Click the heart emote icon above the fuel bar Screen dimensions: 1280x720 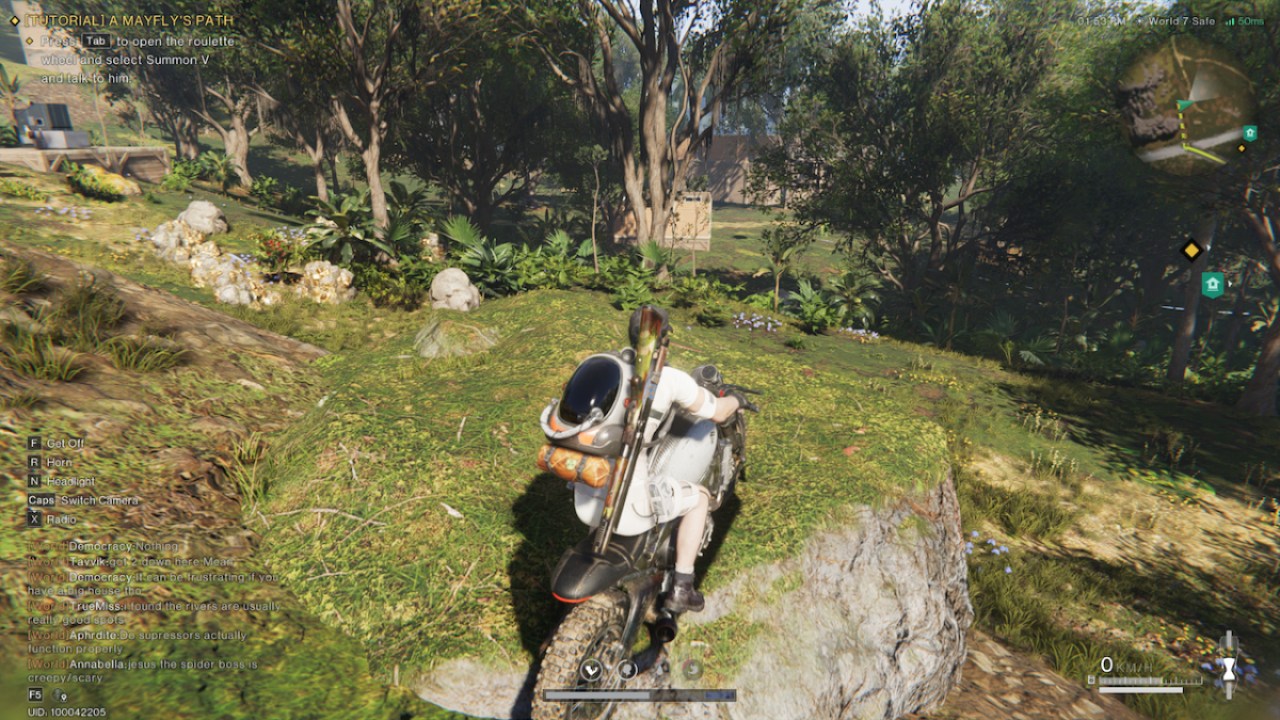591,669
